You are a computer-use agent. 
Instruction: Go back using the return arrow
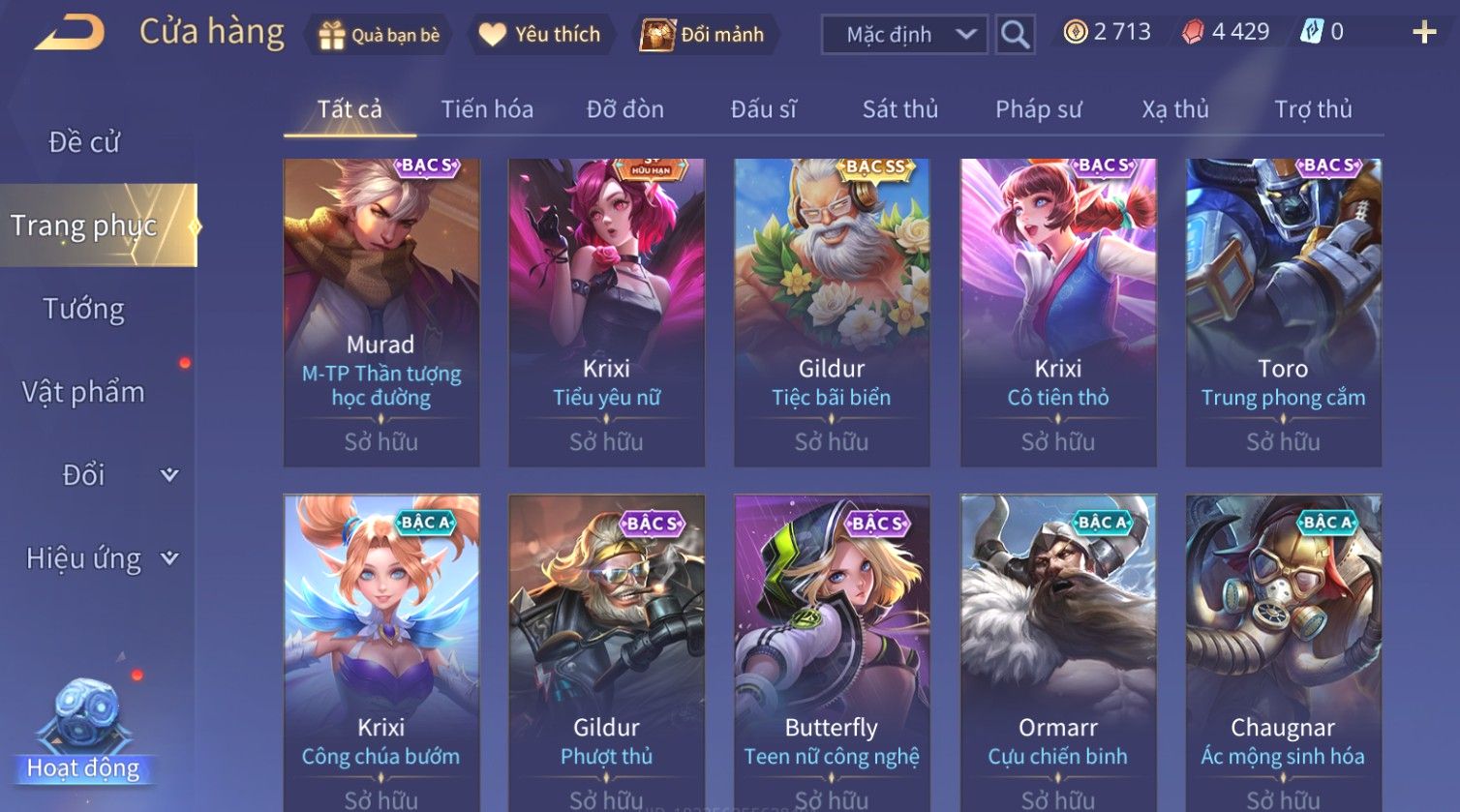pyautogui.click(x=70, y=34)
